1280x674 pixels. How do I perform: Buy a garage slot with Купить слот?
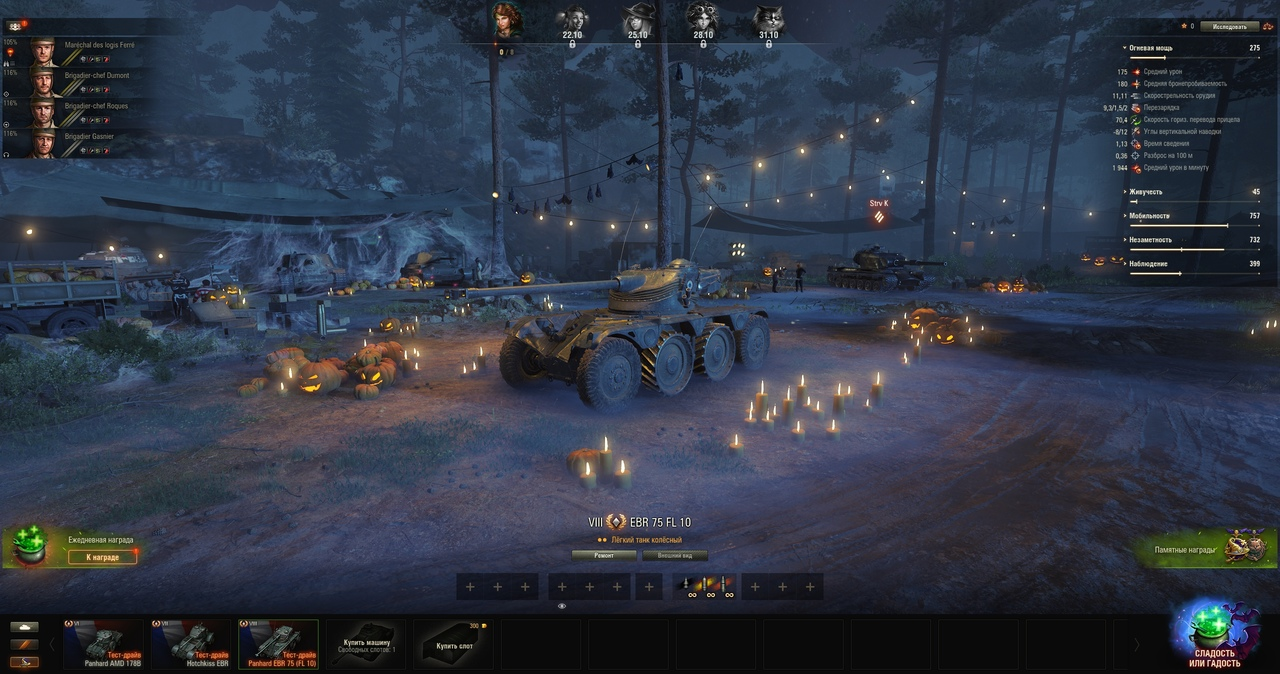pos(453,644)
